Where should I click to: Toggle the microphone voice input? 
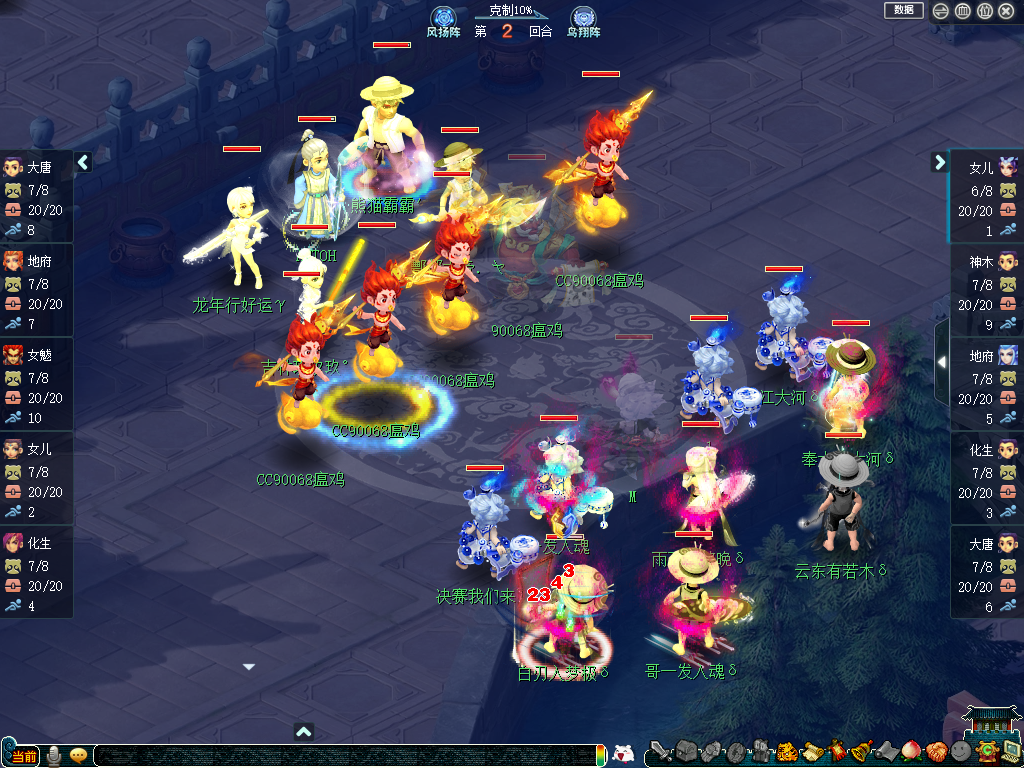(x=54, y=755)
